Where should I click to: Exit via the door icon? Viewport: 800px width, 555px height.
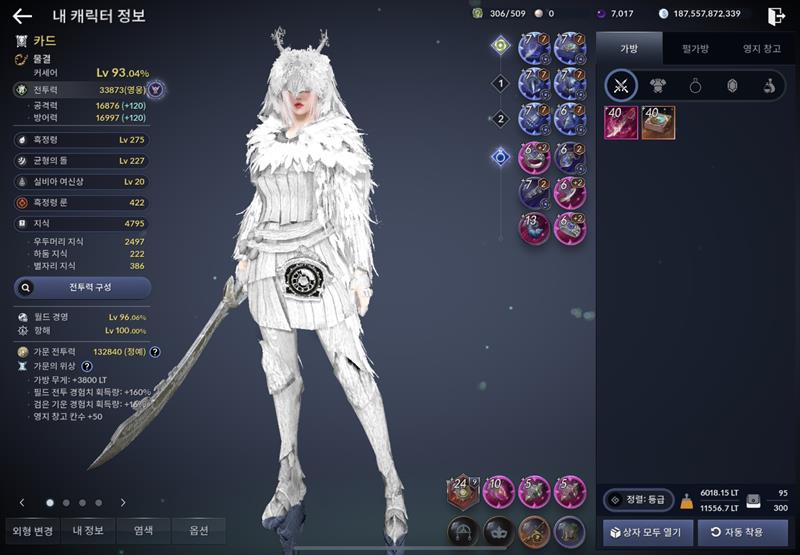[776, 15]
